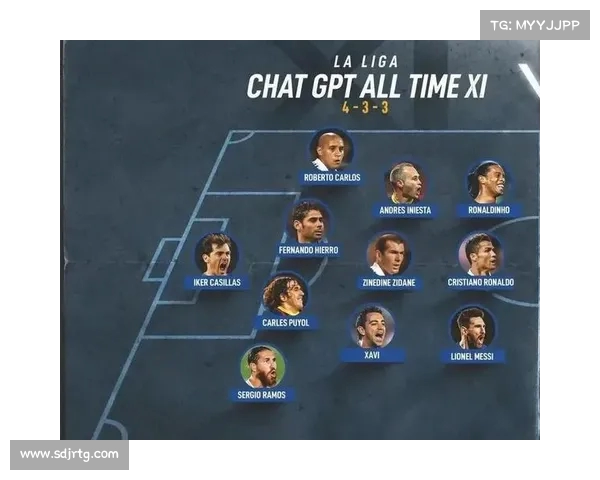Select the Zinedine Zidane player token

point(388,255)
